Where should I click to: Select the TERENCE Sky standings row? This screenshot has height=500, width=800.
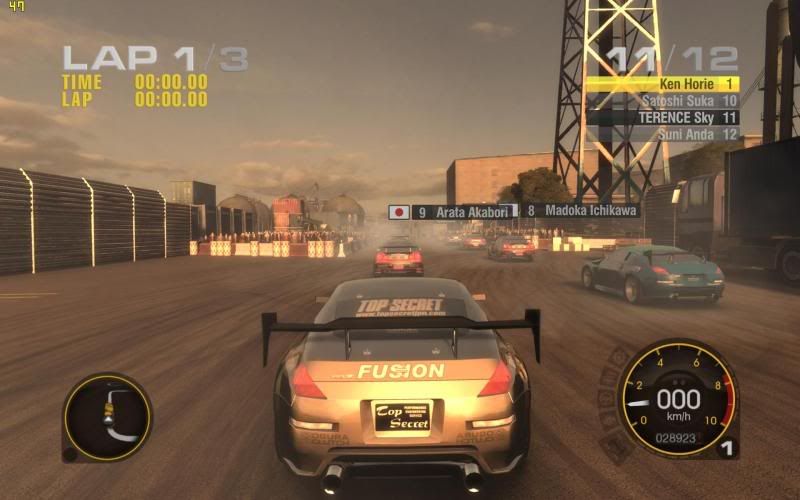pos(662,117)
